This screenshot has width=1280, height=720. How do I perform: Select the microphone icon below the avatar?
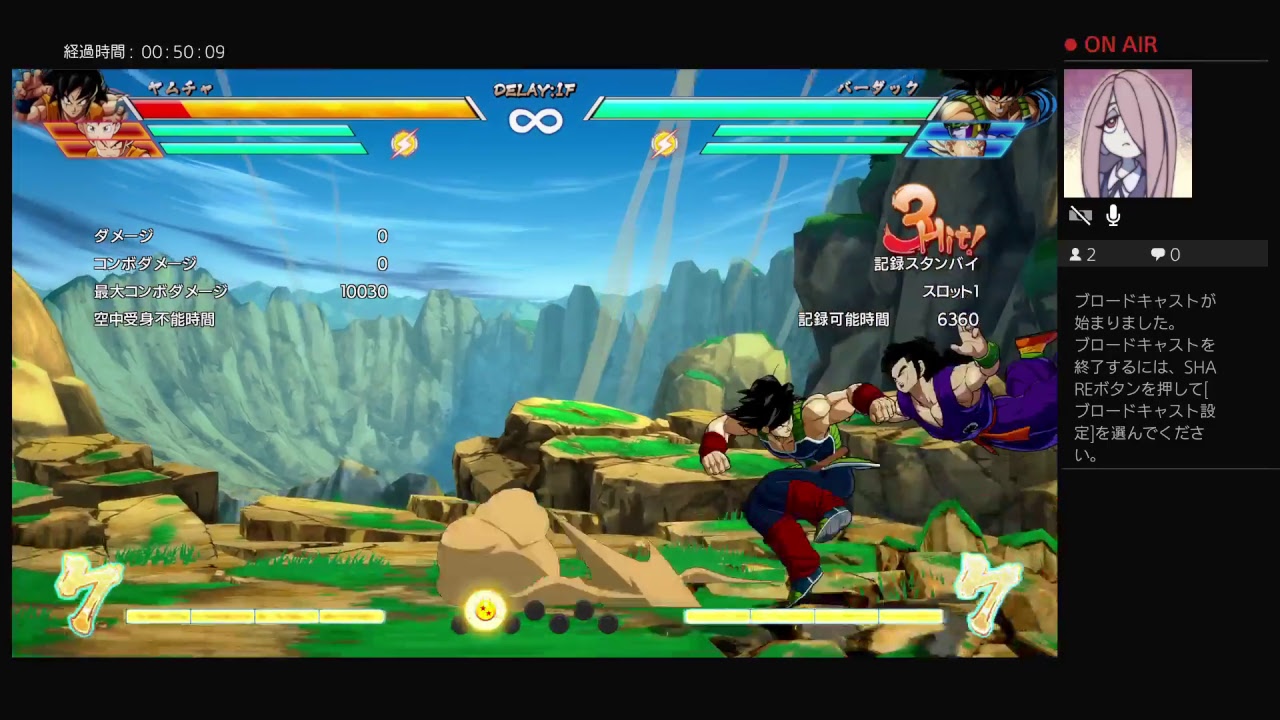click(1113, 214)
